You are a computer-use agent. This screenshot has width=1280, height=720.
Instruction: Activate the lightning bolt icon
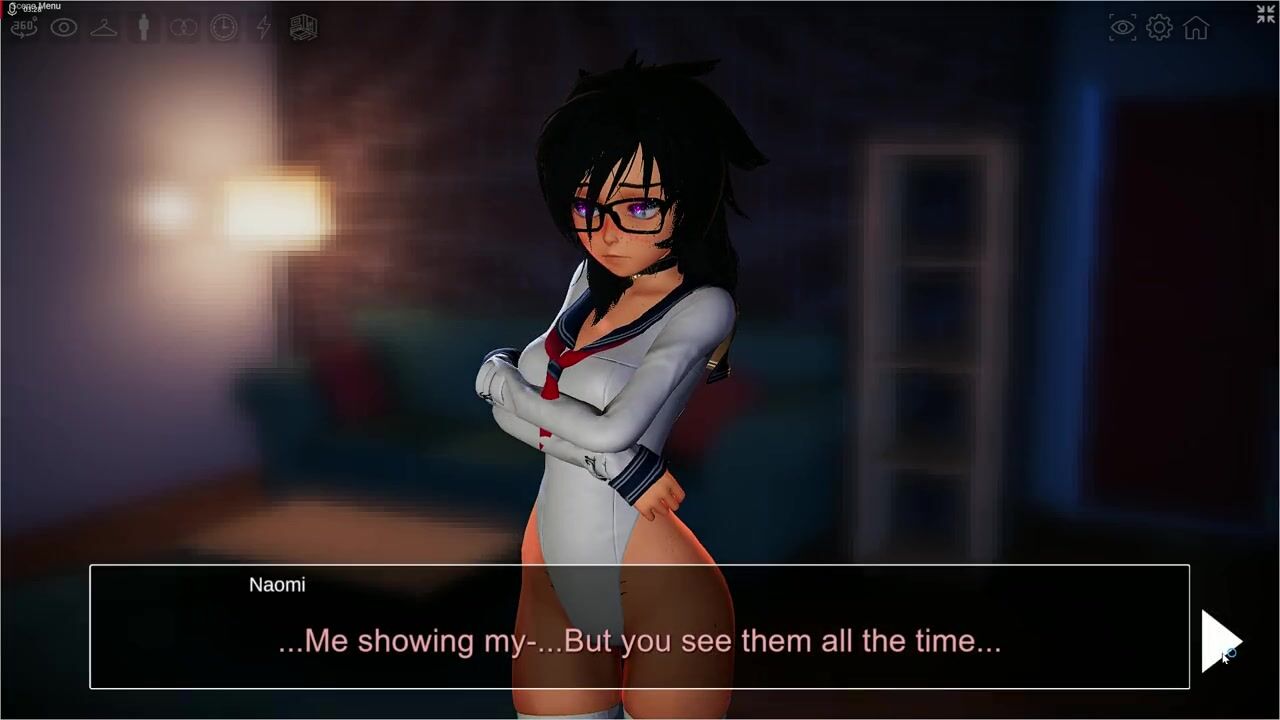264,27
